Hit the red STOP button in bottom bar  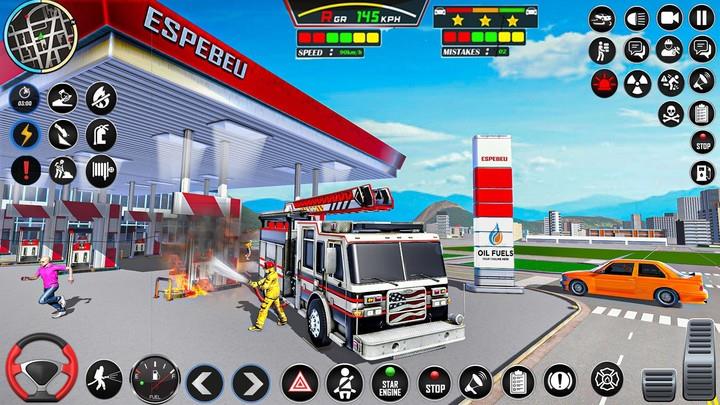click(434, 382)
